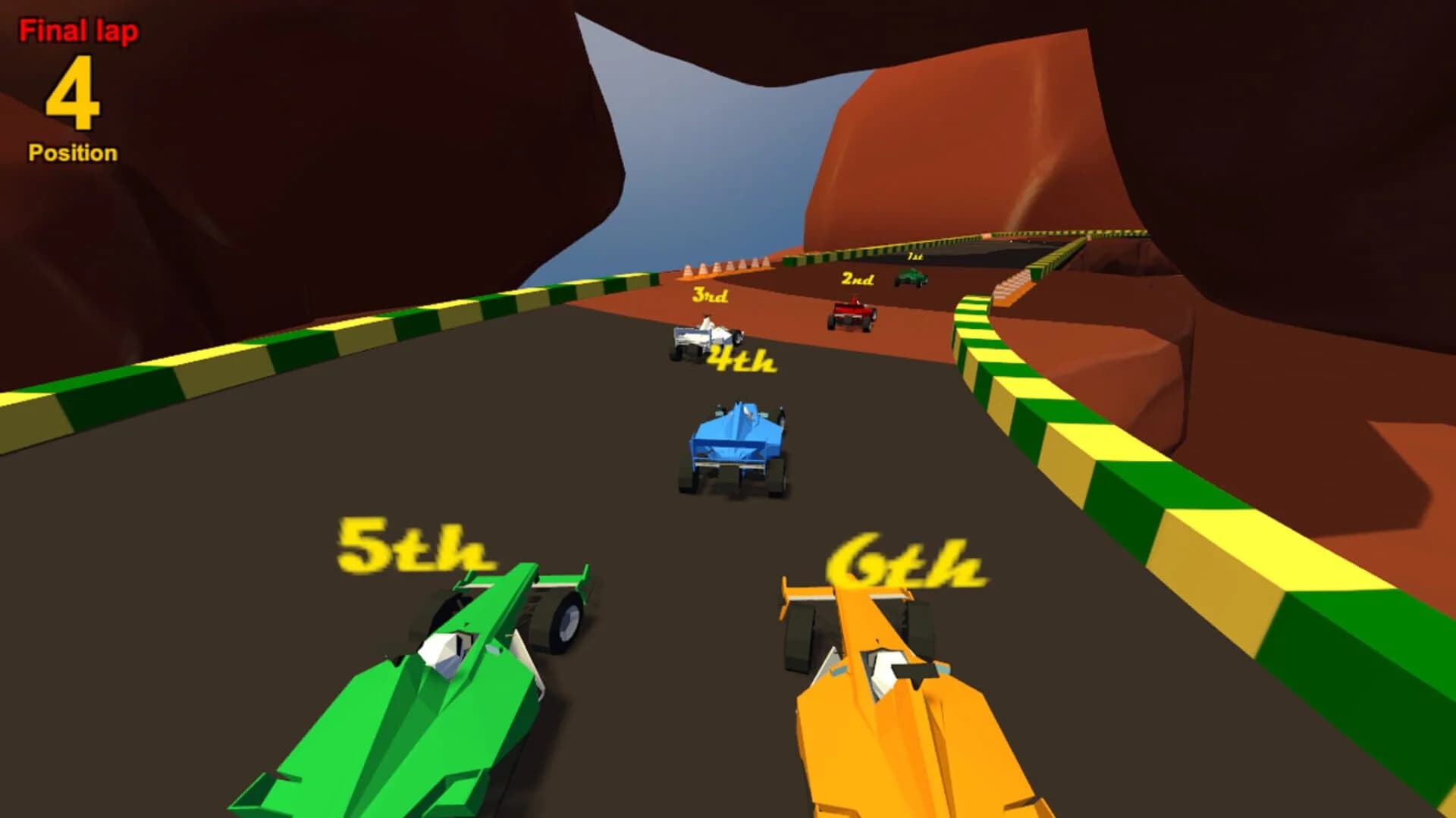Click the Final lap banner
Image resolution: width=1456 pixels, height=818 pixels.
coord(80,30)
